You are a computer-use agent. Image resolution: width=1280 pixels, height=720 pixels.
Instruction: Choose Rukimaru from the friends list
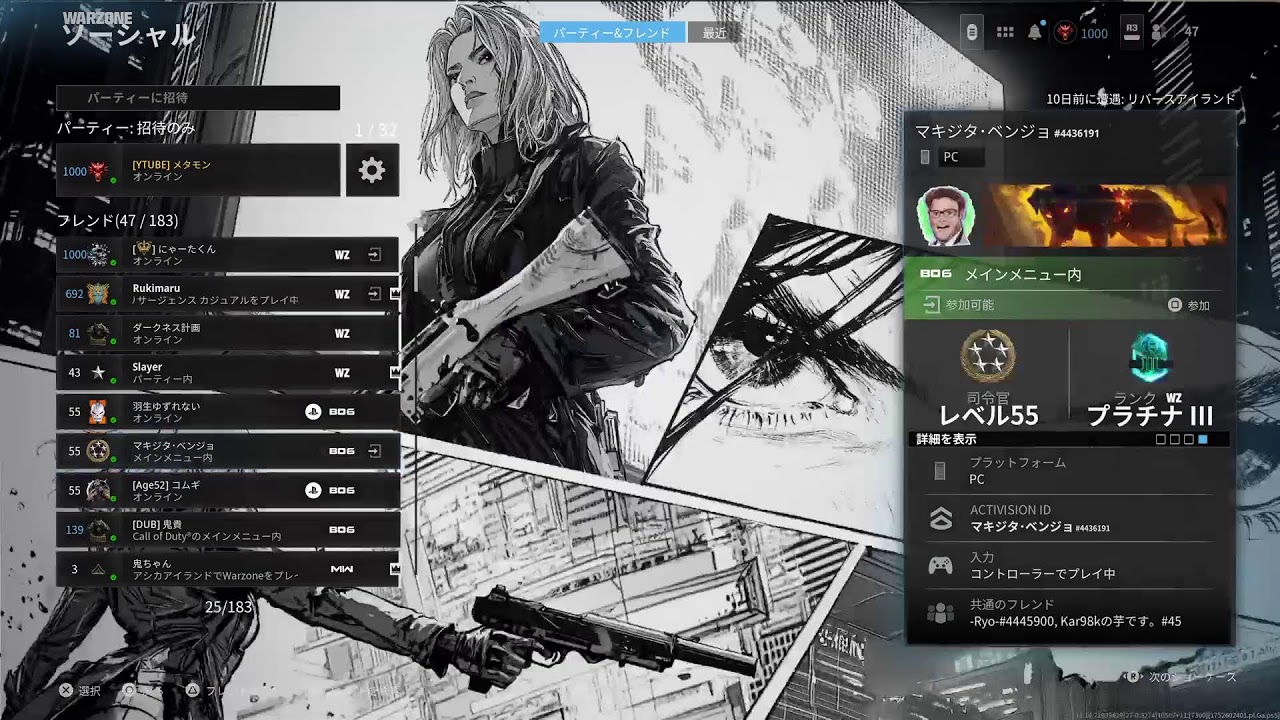pyautogui.click(x=227, y=294)
